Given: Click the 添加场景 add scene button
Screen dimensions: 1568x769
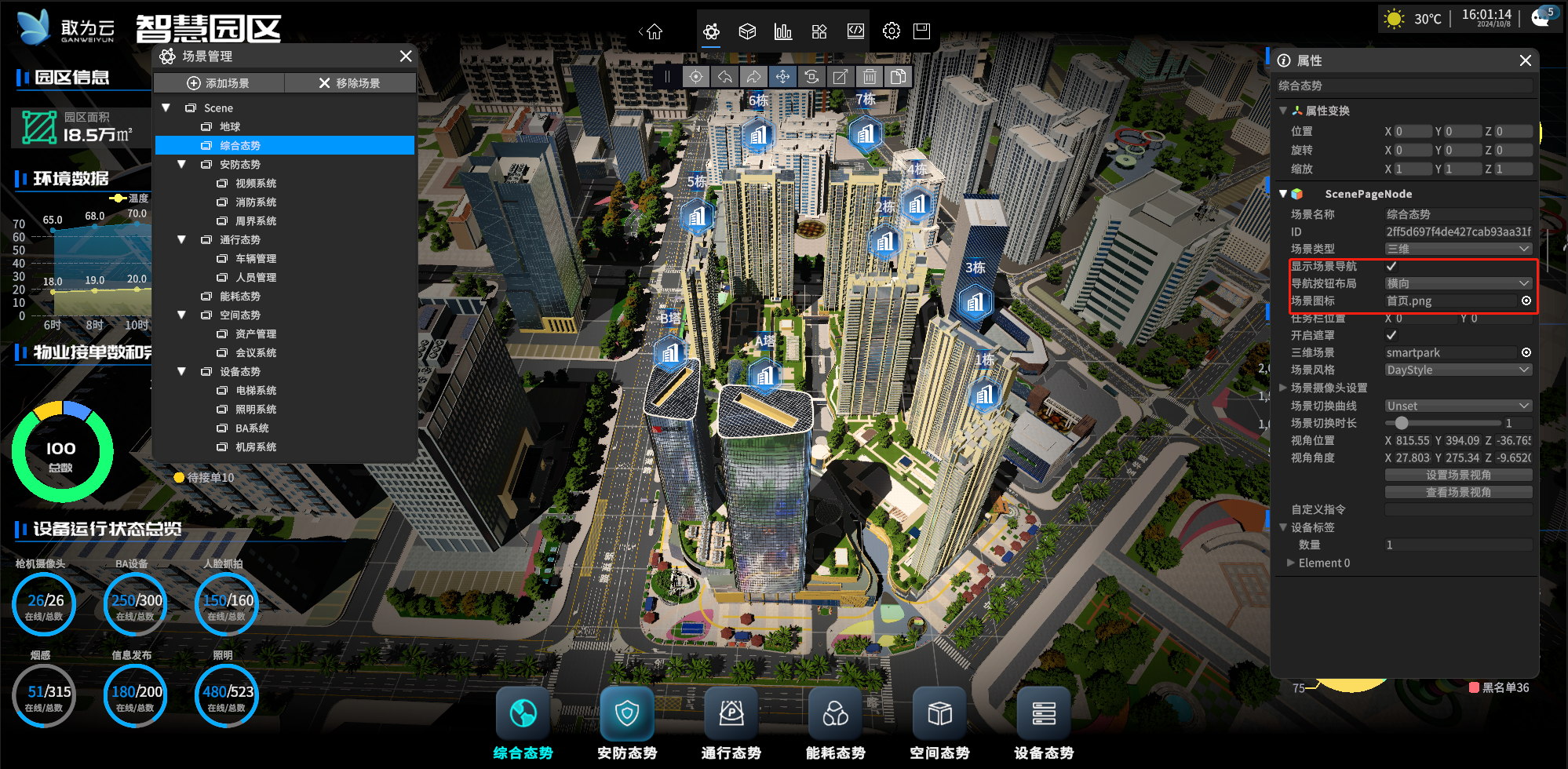Looking at the screenshot, I should click(x=218, y=83).
